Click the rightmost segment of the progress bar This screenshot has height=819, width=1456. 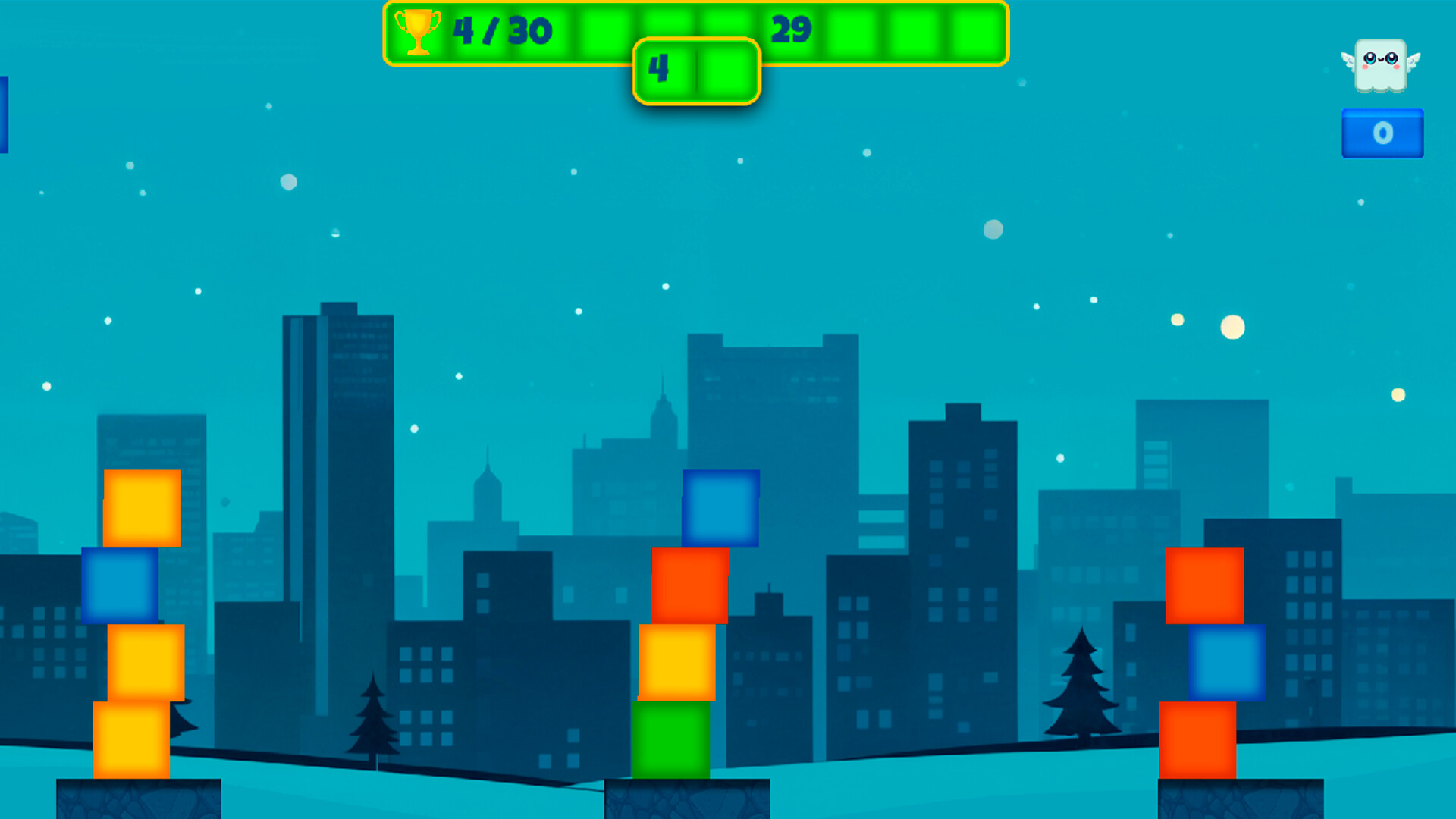(x=978, y=32)
